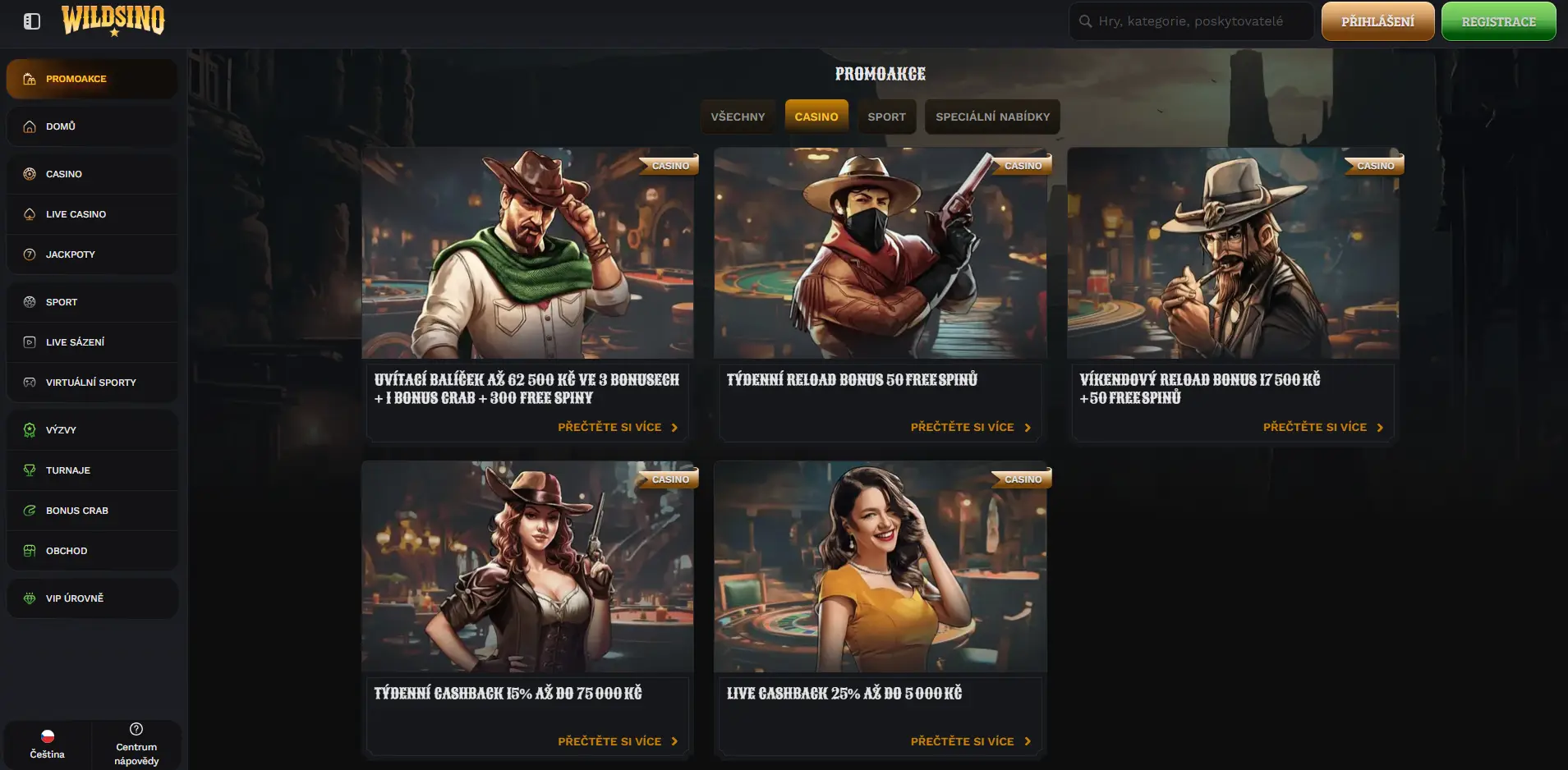This screenshot has height=770, width=1568.
Task: Open Centrum nápovědy help center
Action: pos(136,745)
